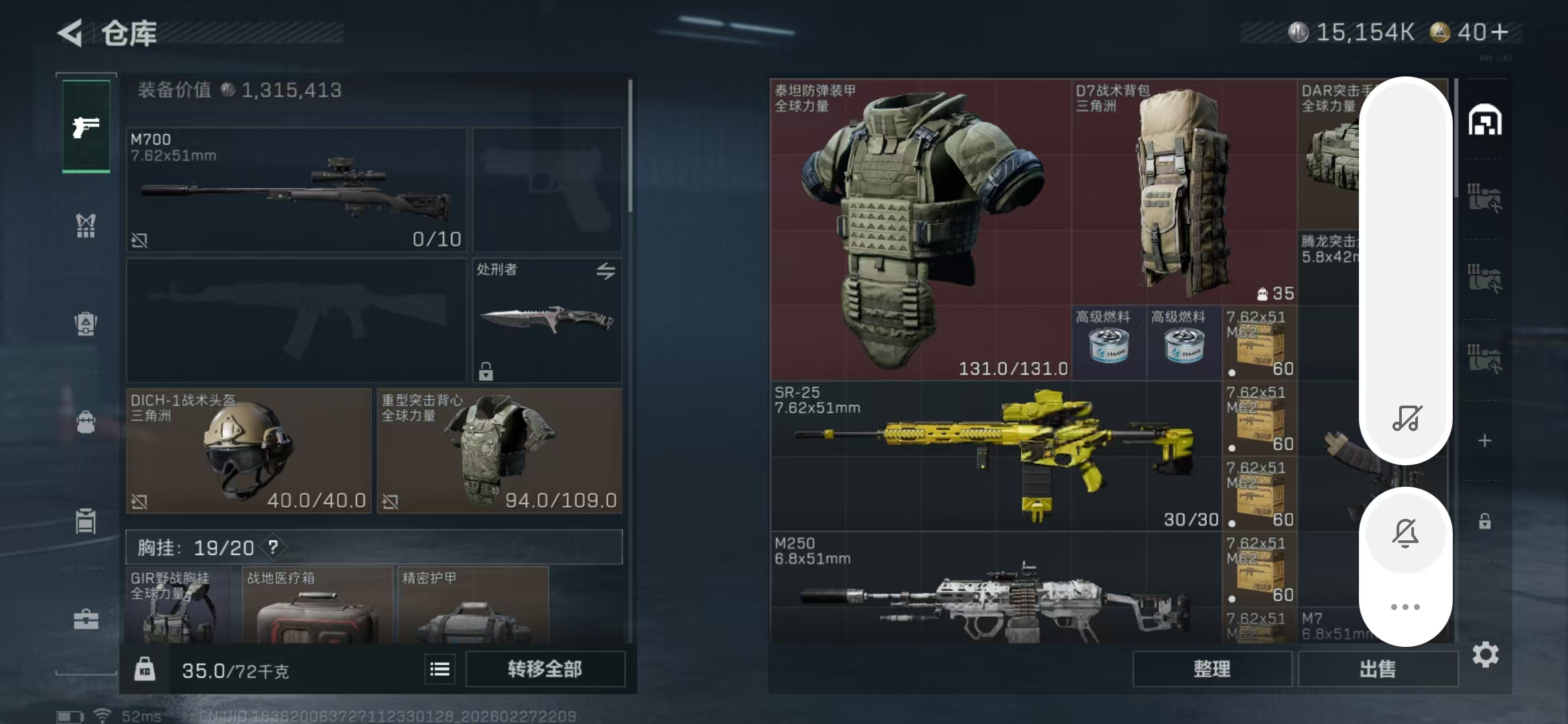Choose the 重型突击背心 armor vest
The width and height of the screenshot is (1568, 724).
pyautogui.click(x=499, y=451)
